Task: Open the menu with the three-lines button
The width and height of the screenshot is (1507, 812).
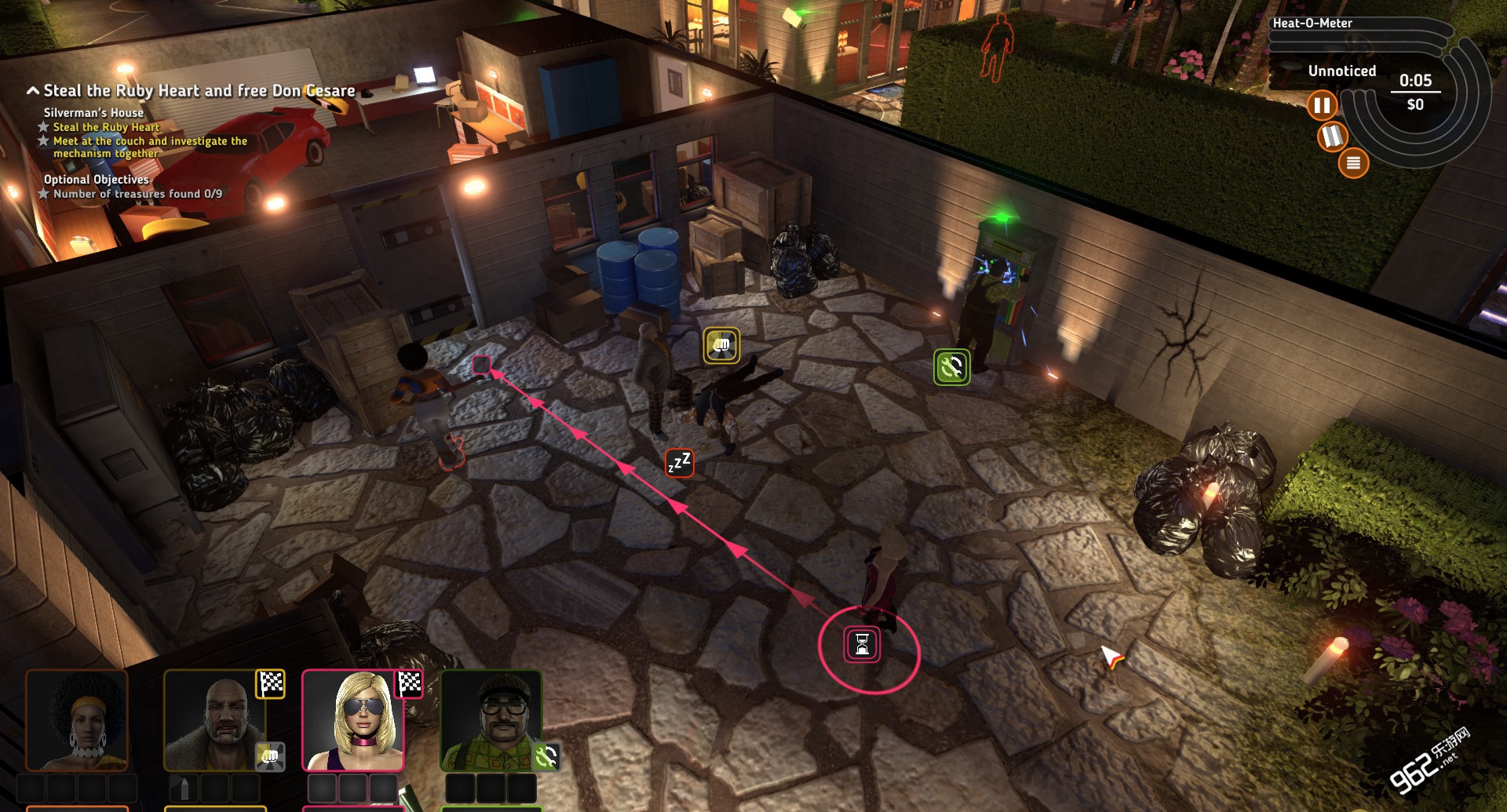Action: tap(1353, 163)
